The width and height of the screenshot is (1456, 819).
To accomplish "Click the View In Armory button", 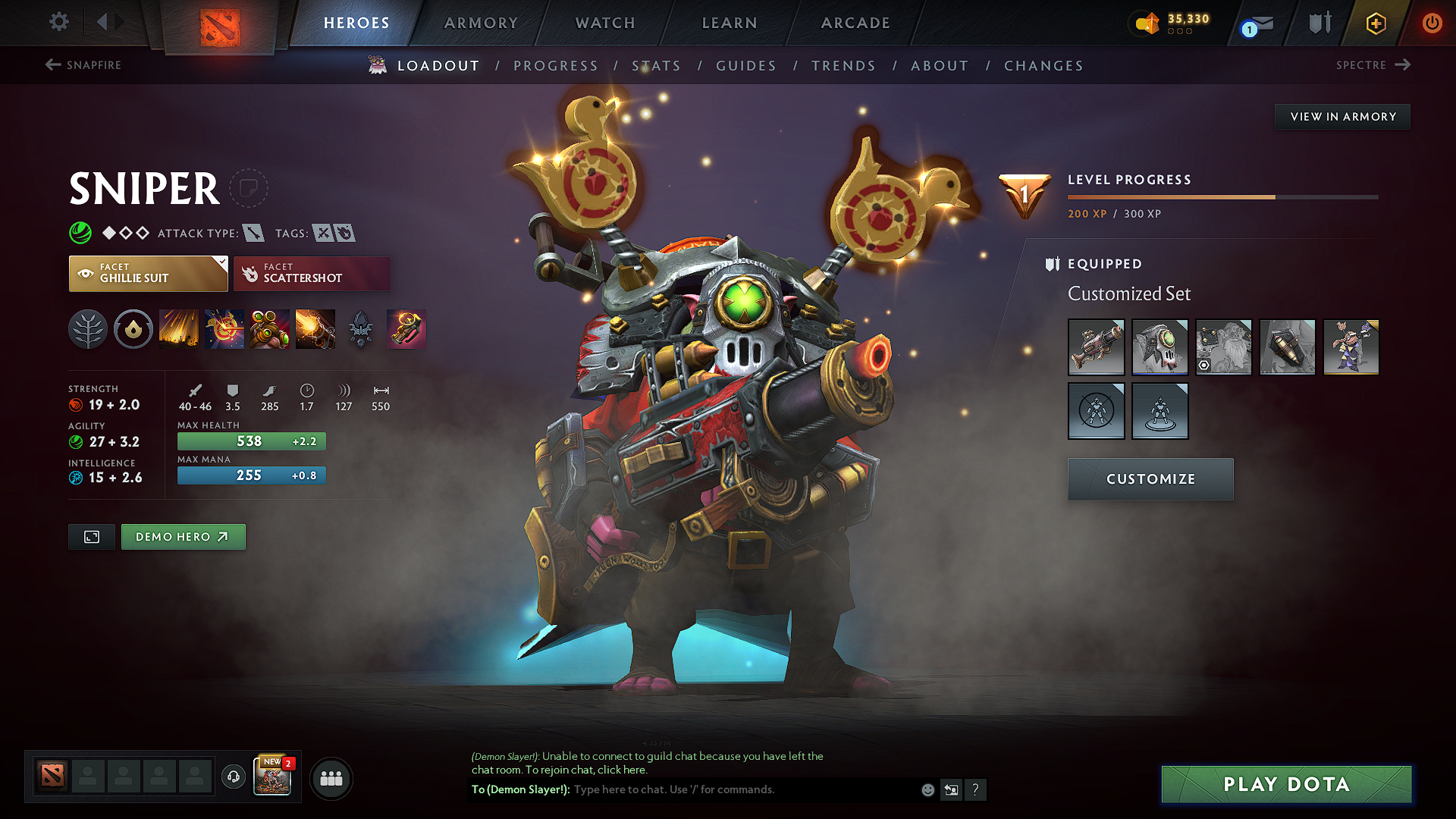I will coord(1342,116).
